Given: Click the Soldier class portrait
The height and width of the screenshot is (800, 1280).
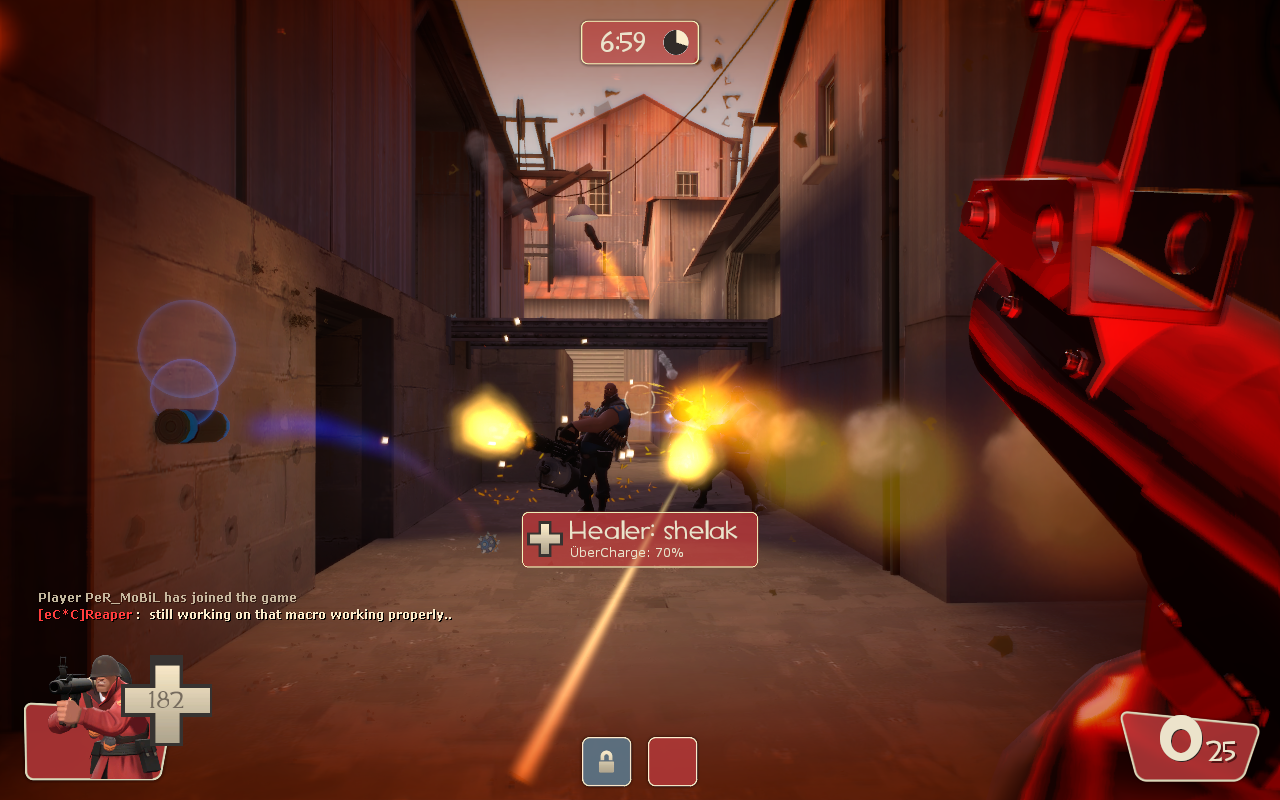Looking at the screenshot, I should tap(93, 716).
